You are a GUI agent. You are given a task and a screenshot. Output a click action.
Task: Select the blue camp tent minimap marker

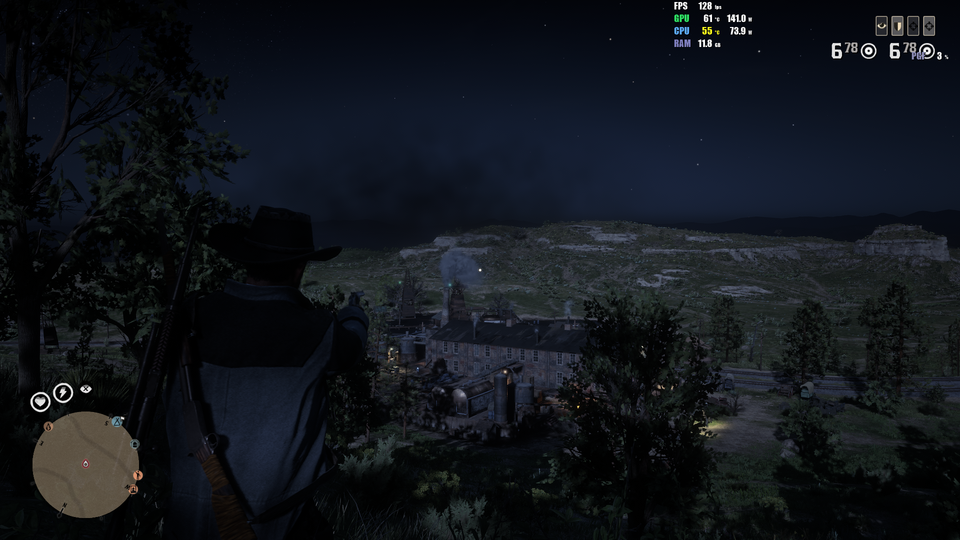click(x=117, y=423)
